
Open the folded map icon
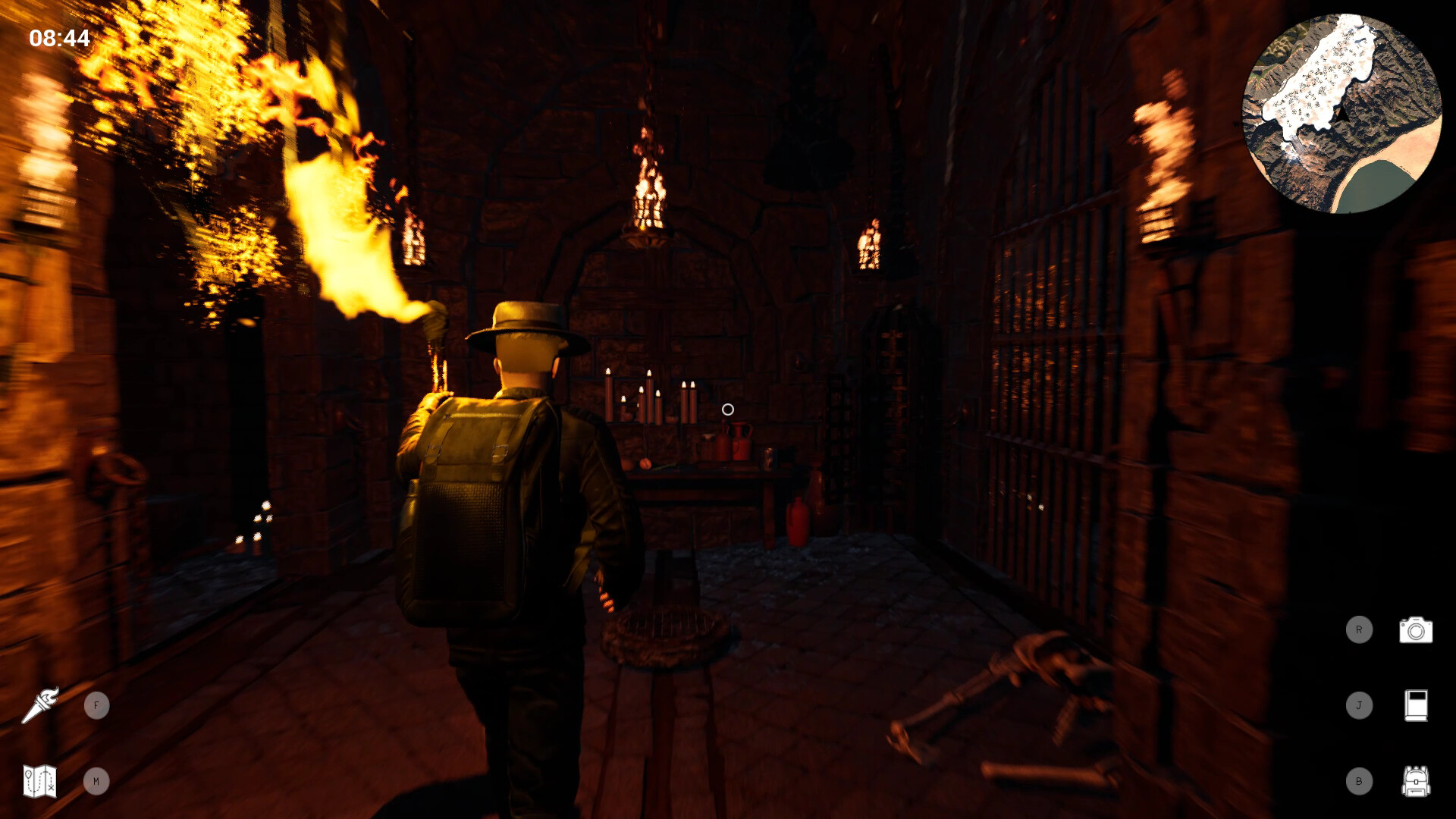click(39, 780)
